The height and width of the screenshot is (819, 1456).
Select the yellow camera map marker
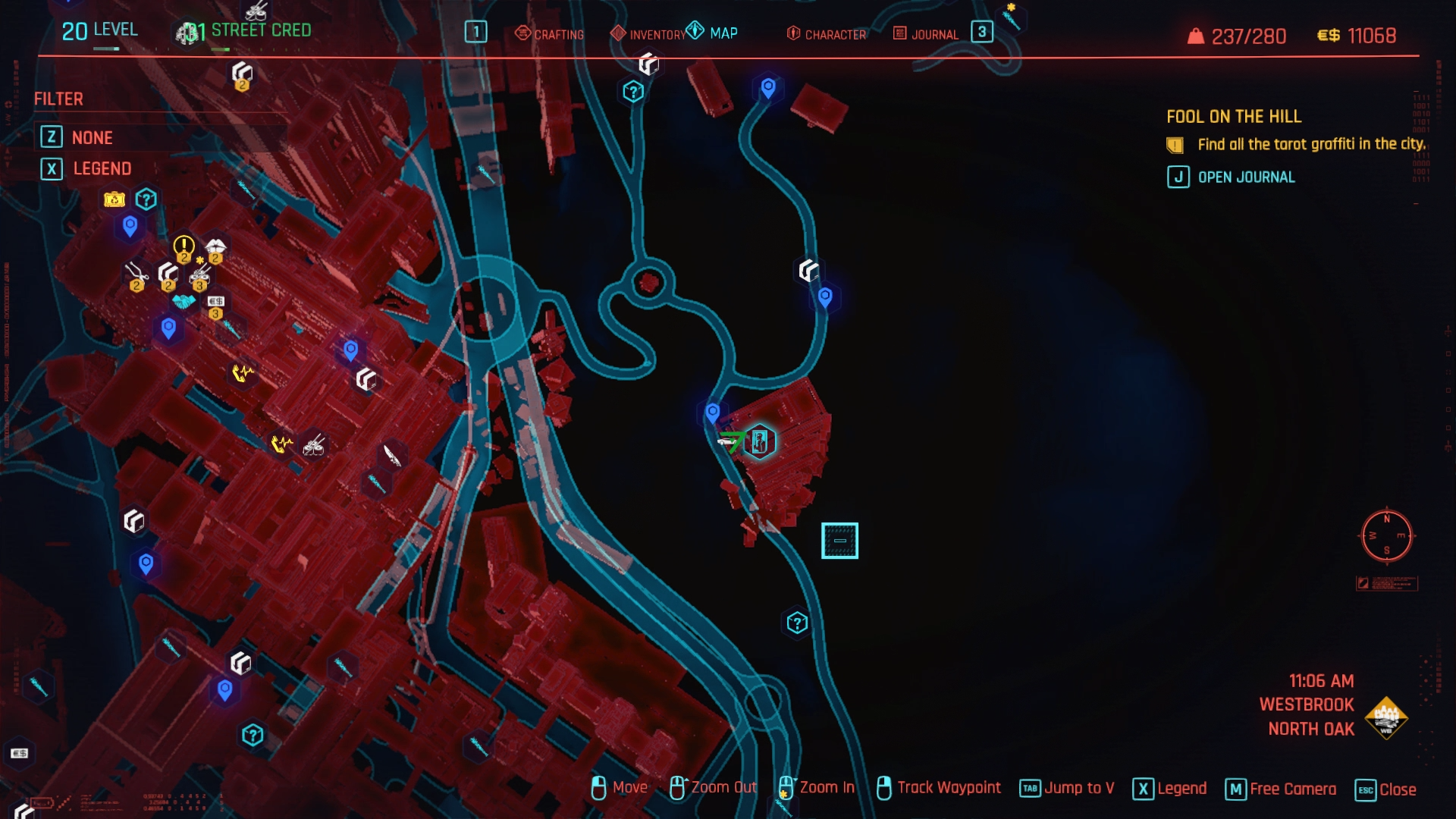(x=115, y=199)
